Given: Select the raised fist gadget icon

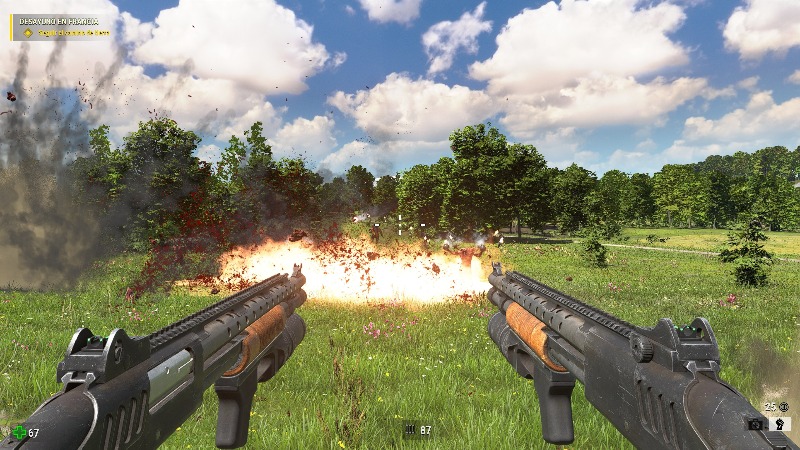Looking at the screenshot, I should click(780, 424).
